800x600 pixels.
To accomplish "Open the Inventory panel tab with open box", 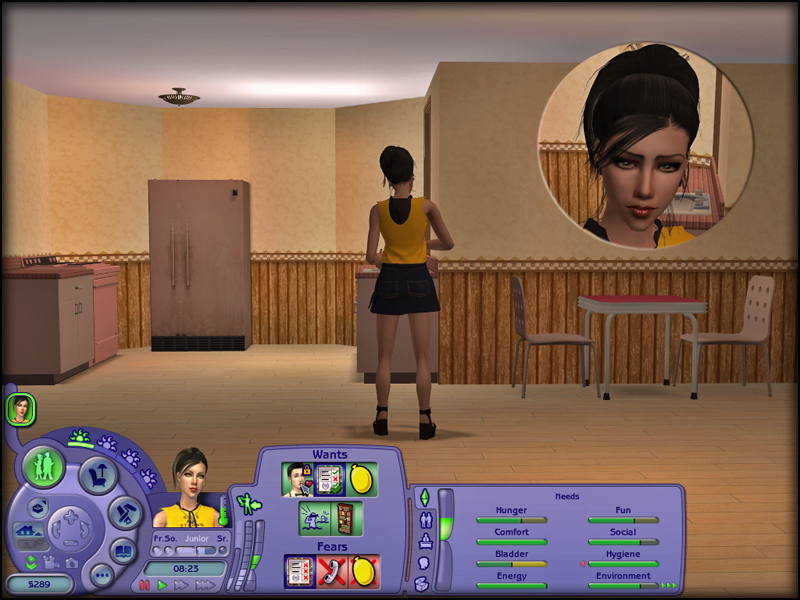I will (x=423, y=586).
